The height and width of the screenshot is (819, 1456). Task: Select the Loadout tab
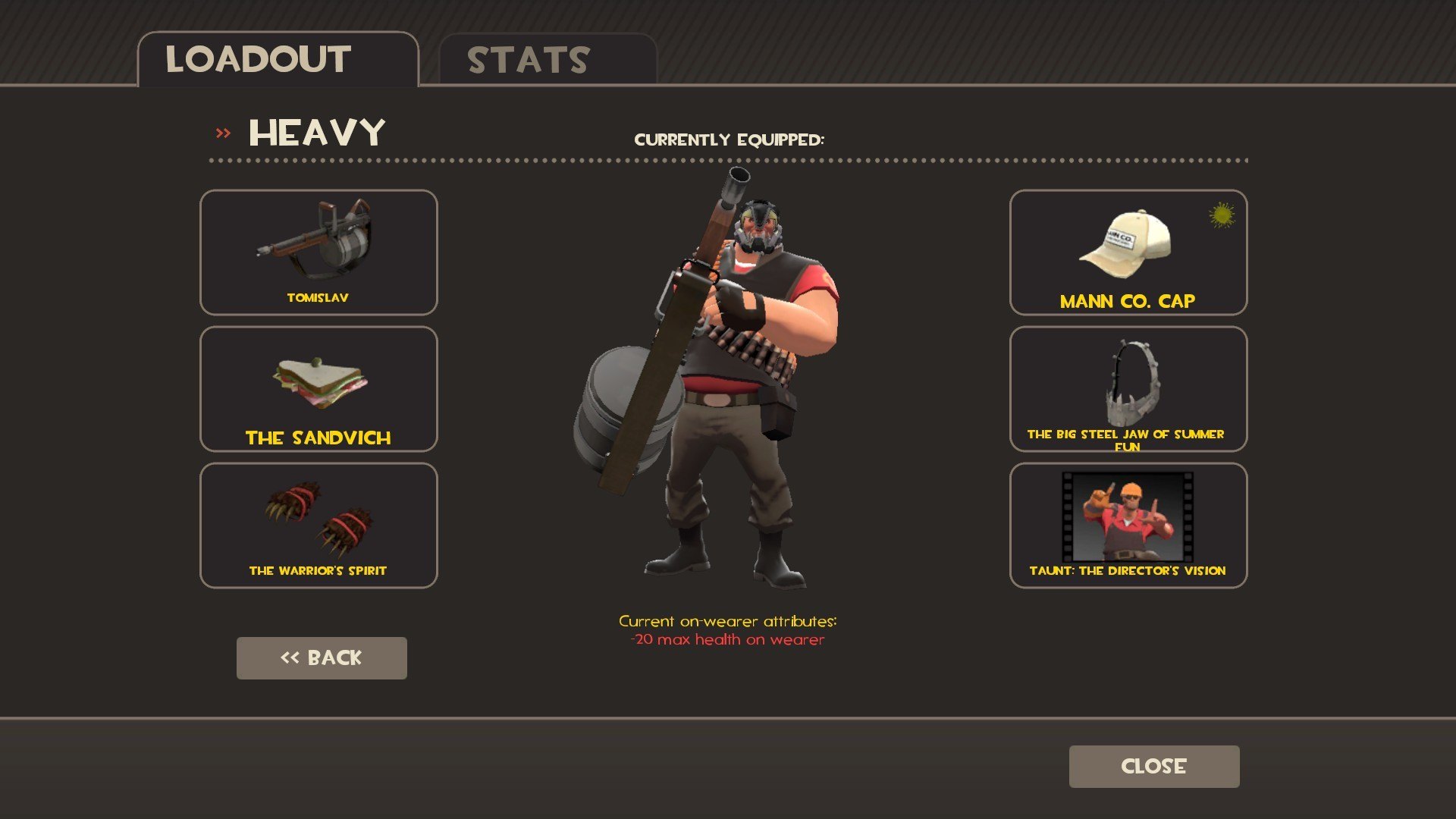click(x=278, y=60)
